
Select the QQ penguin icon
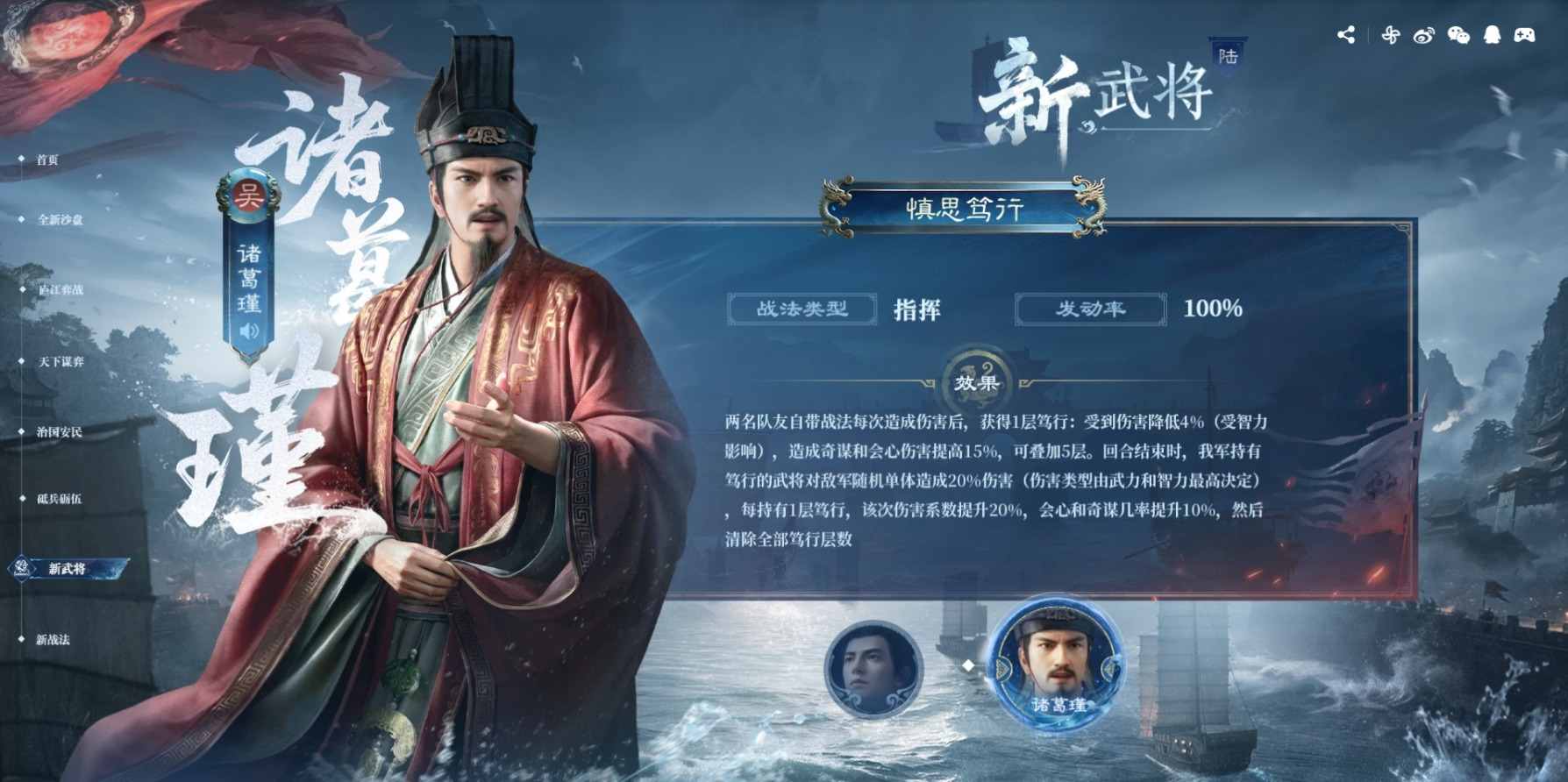pyautogui.click(x=1491, y=34)
